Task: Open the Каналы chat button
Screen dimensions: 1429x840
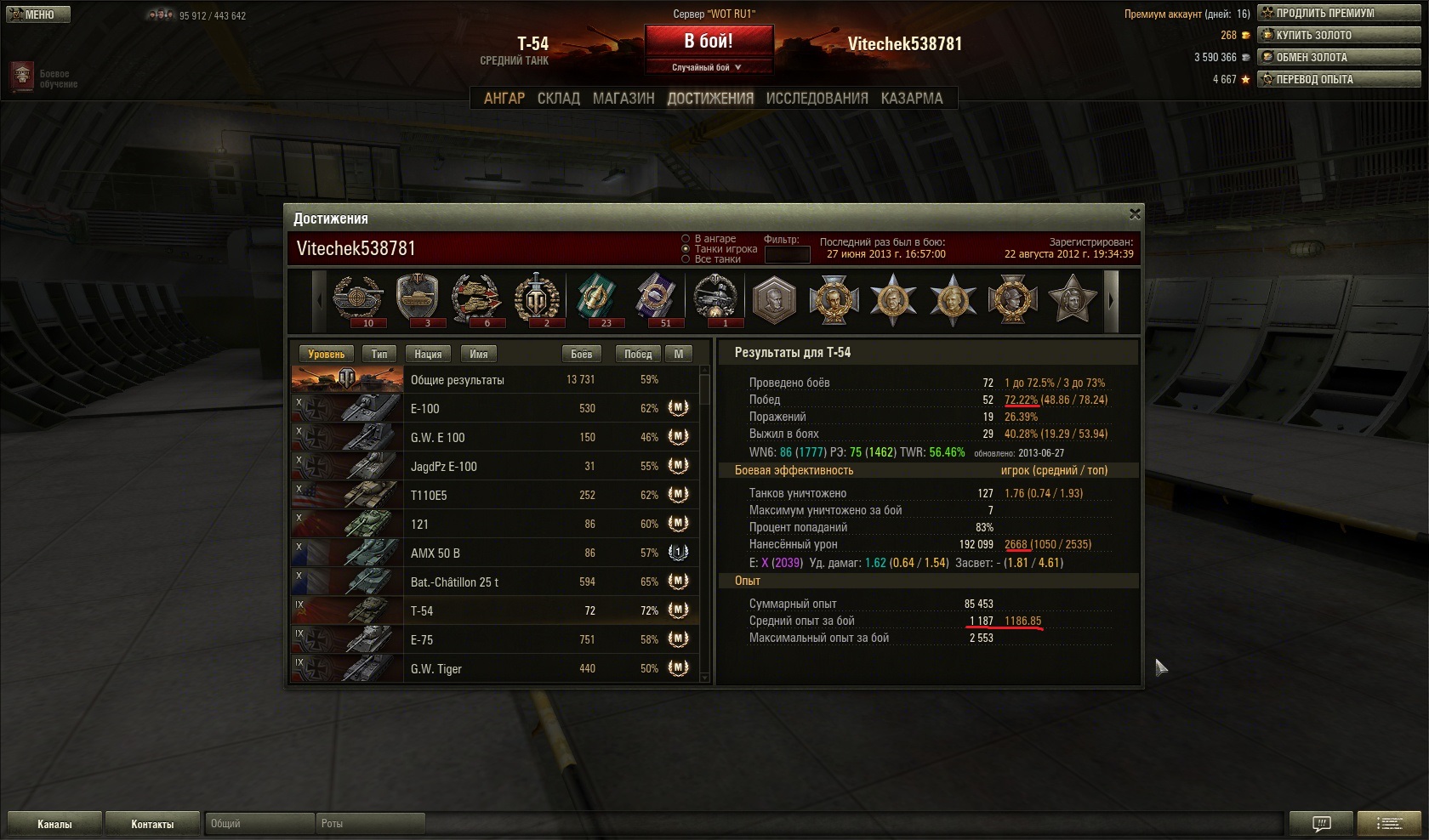Action: click(54, 824)
